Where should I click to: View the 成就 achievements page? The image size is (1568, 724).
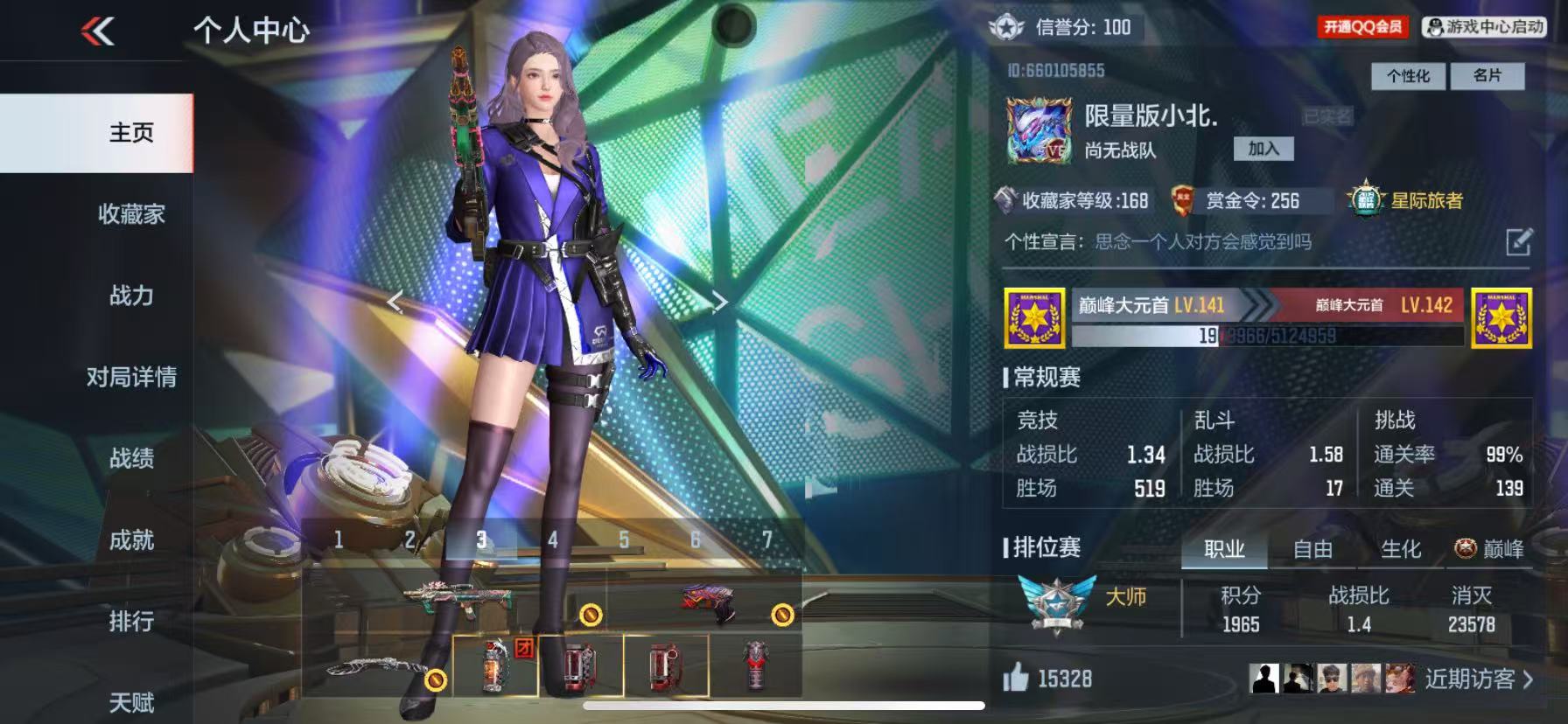coord(131,540)
